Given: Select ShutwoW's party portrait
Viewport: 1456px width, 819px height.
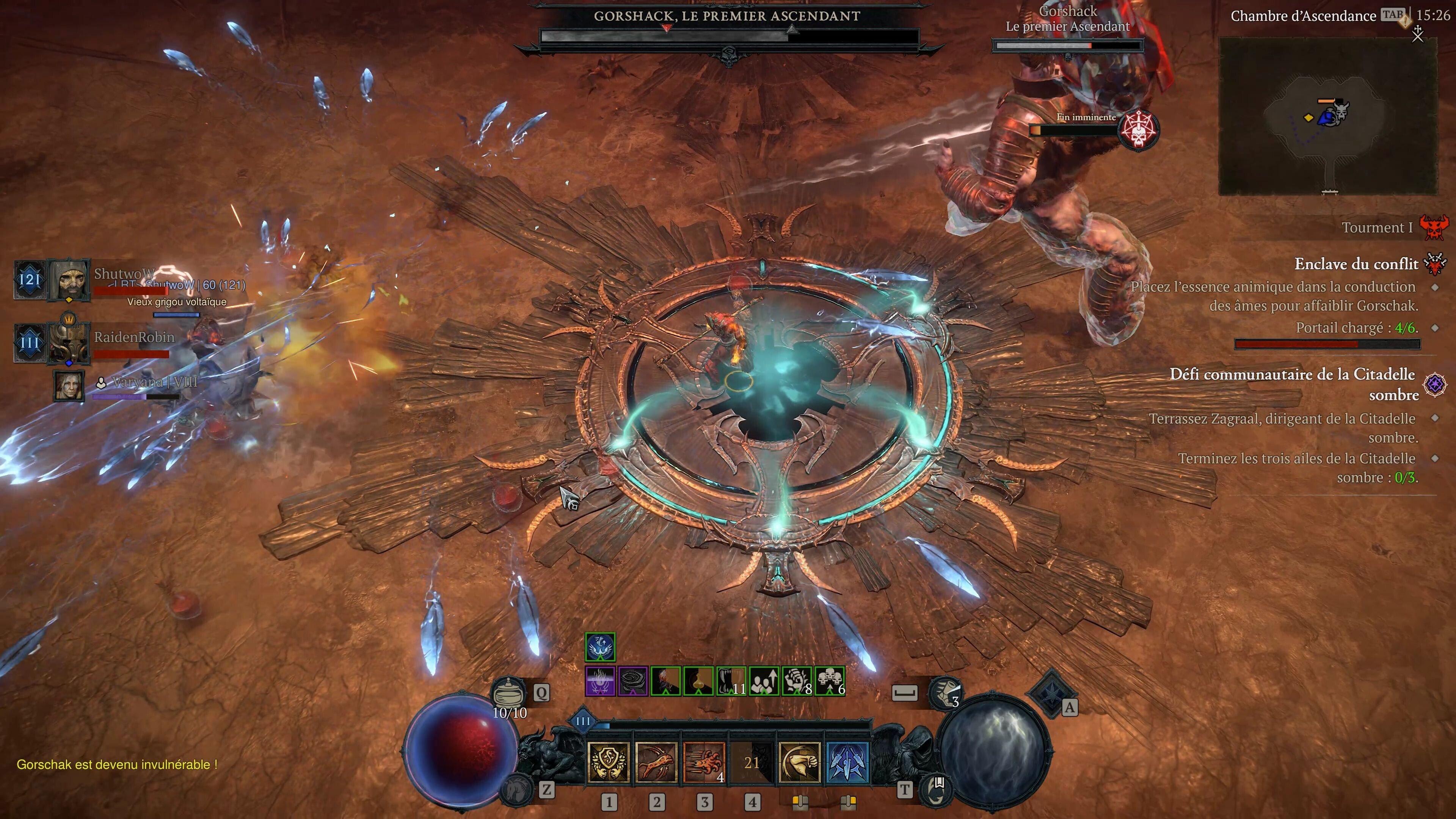Looking at the screenshot, I should tap(69, 279).
